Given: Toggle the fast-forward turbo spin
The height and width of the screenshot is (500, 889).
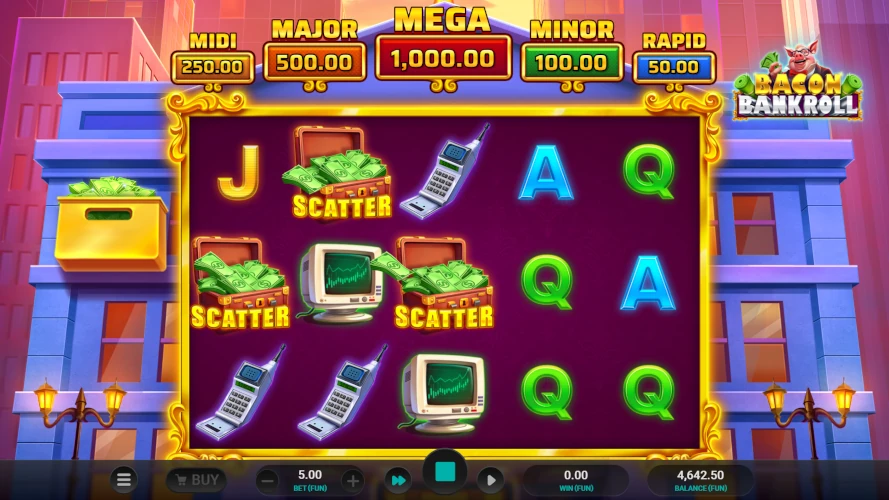Looking at the screenshot, I should (398, 480).
